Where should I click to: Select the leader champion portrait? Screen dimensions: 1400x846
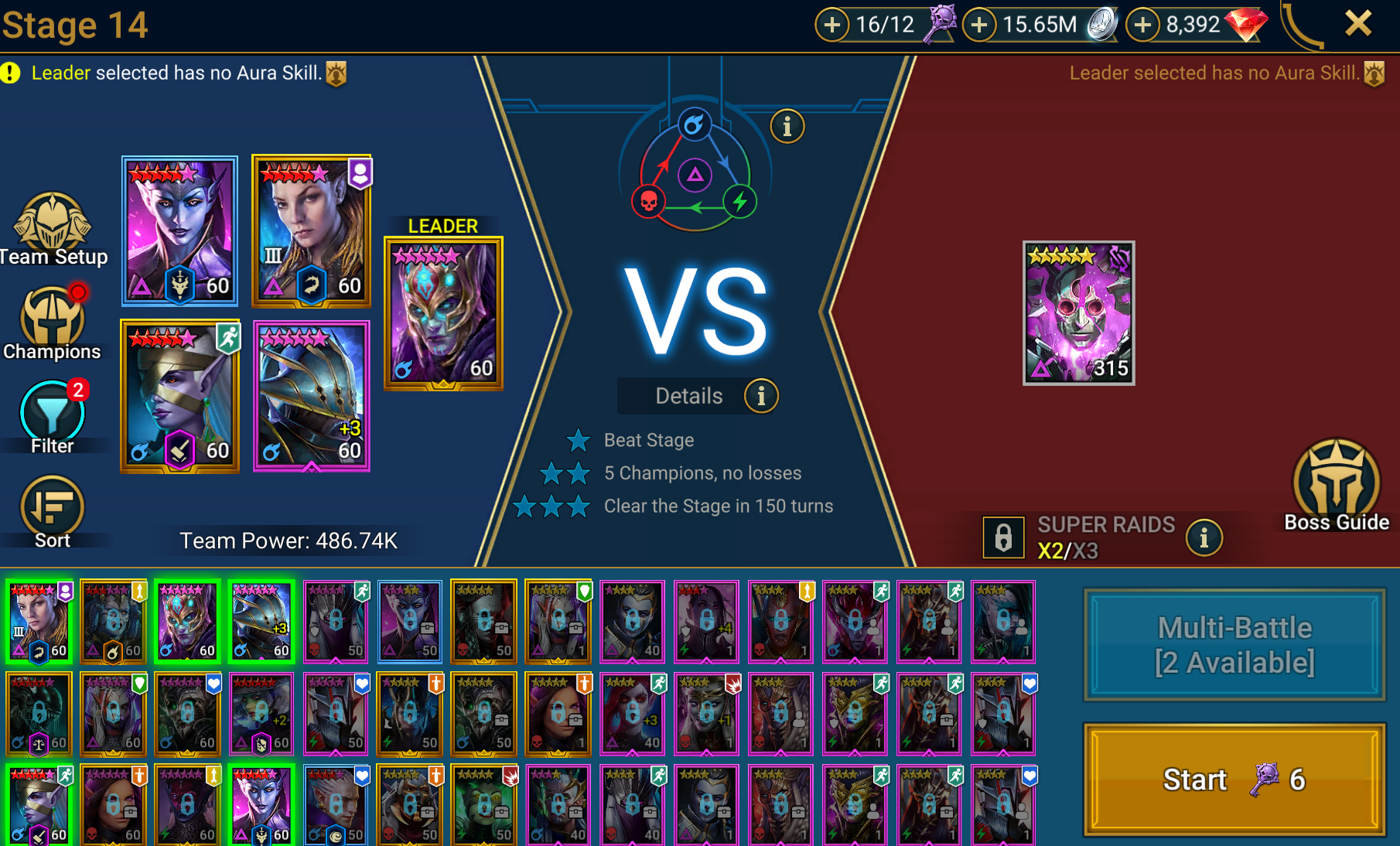click(x=443, y=313)
